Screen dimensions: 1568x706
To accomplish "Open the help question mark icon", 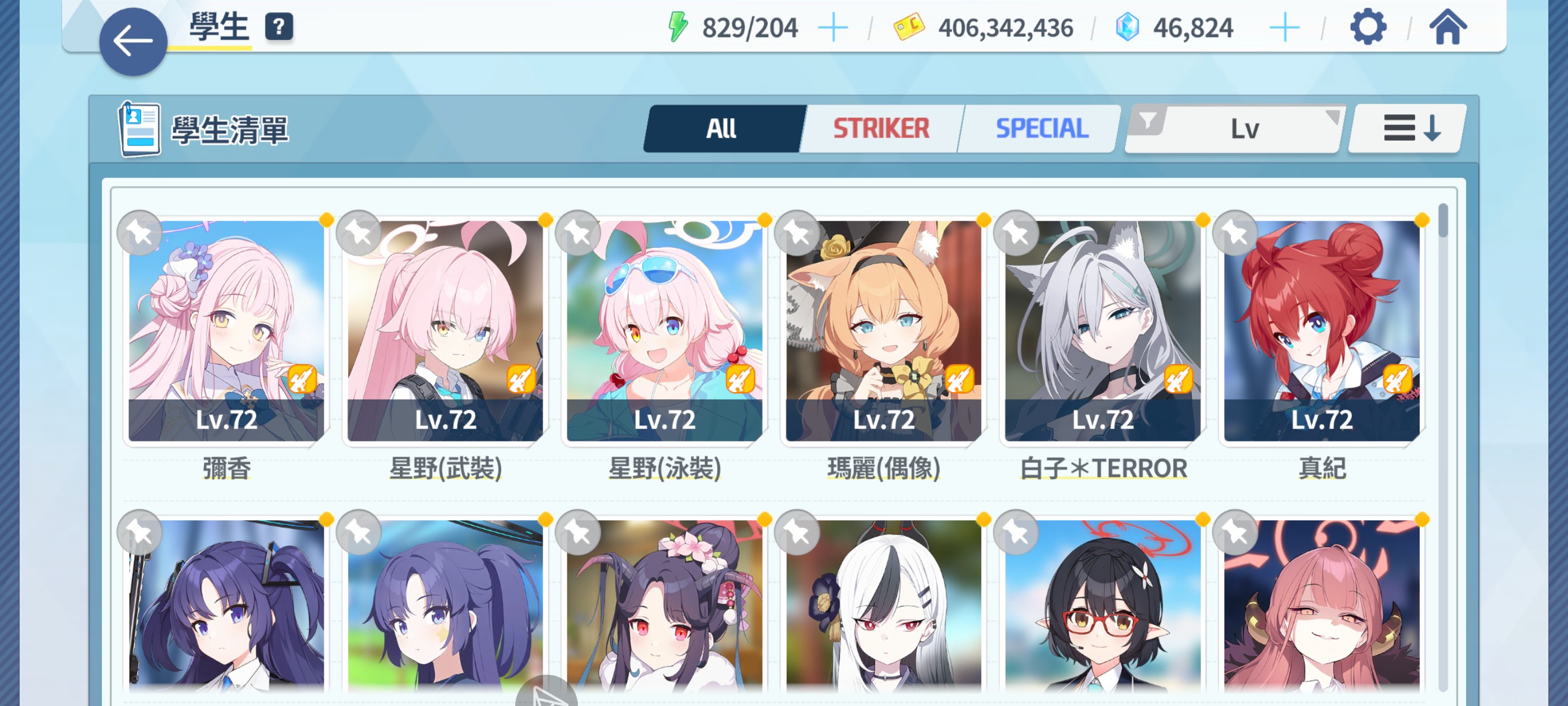I will [279, 27].
